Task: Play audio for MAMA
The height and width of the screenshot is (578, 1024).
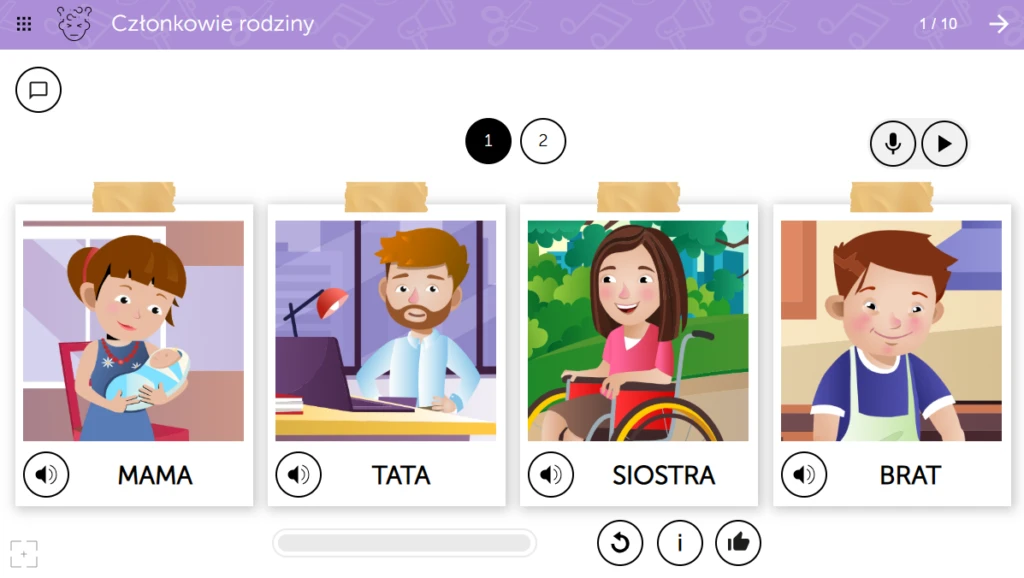Action: [x=46, y=475]
